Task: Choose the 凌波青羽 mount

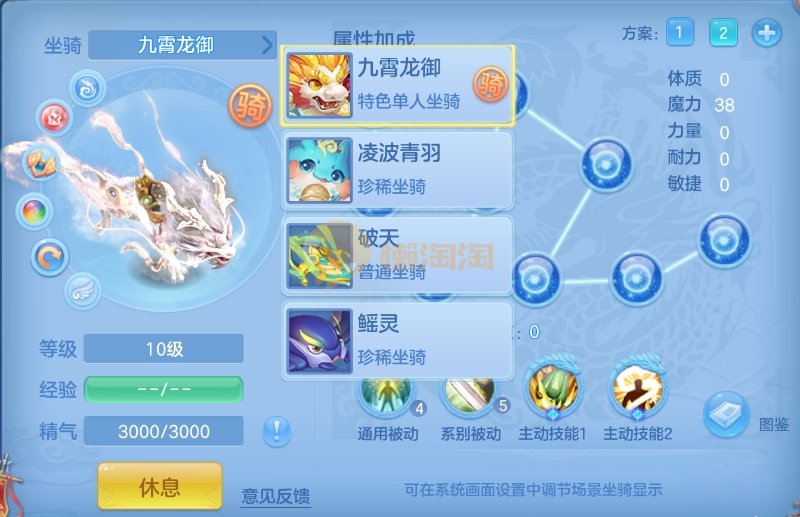Action: point(397,167)
